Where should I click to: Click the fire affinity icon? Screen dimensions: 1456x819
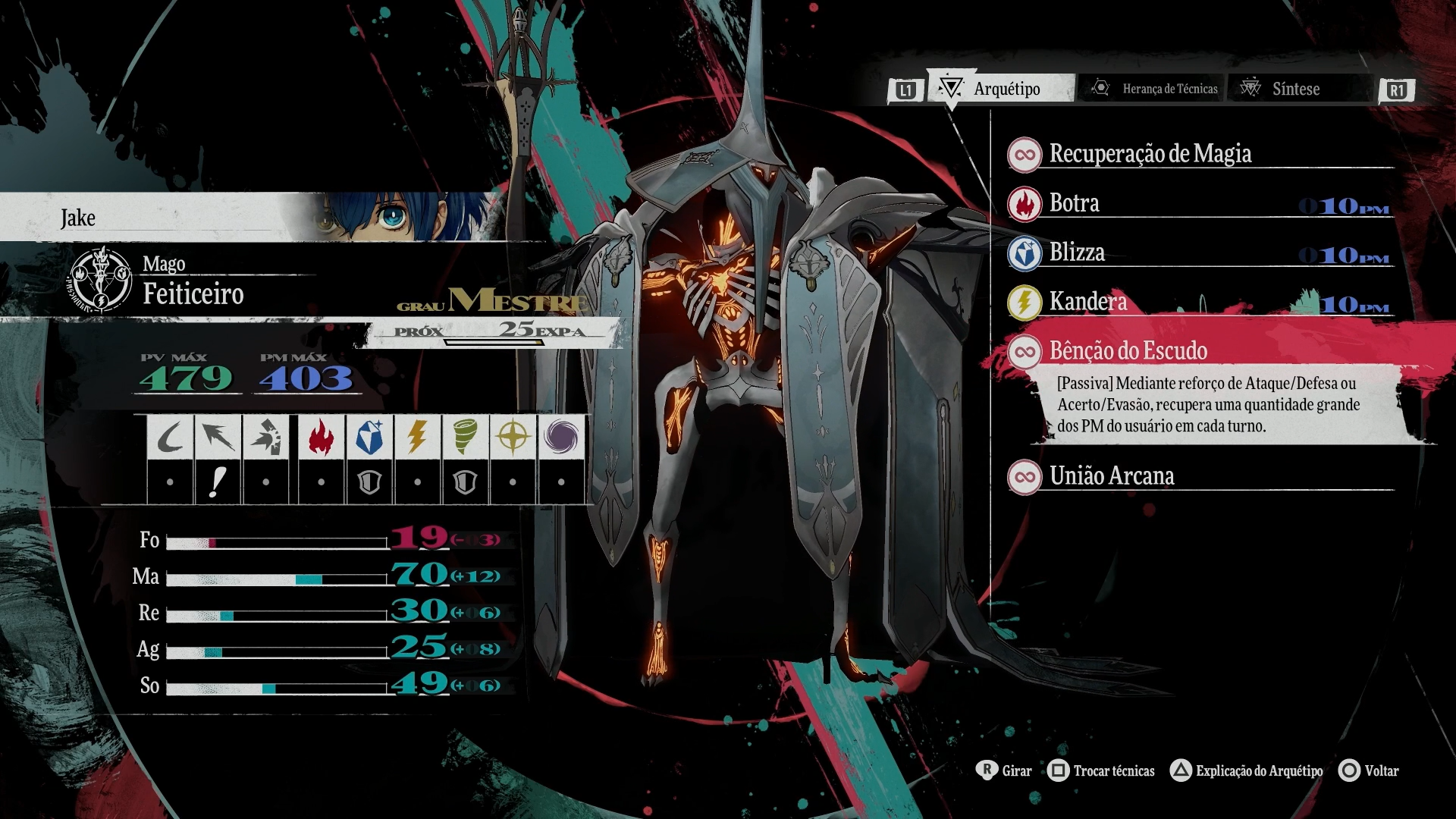point(322,438)
